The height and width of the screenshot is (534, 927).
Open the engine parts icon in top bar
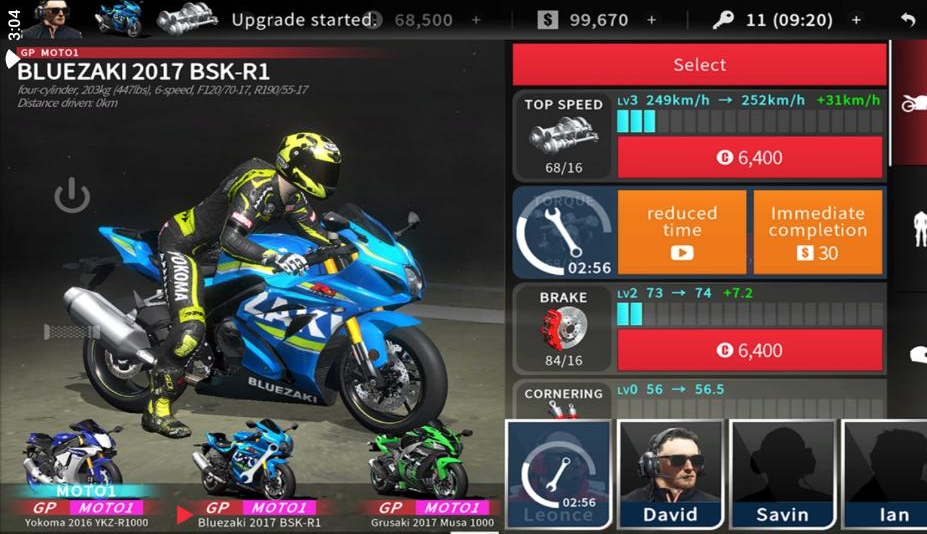point(187,19)
